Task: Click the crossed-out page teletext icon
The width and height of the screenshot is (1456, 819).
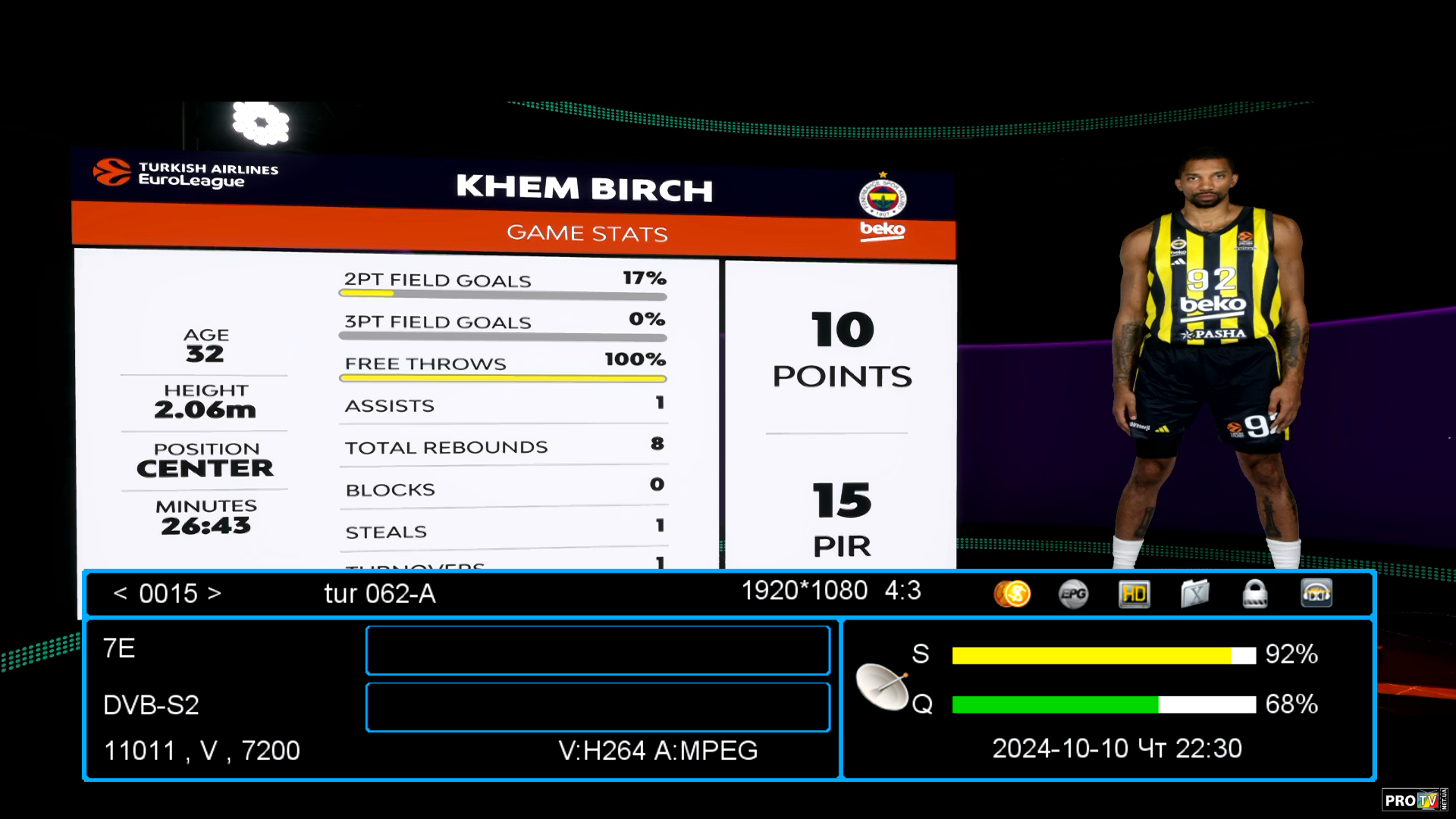Action: tap(1194, 594)
